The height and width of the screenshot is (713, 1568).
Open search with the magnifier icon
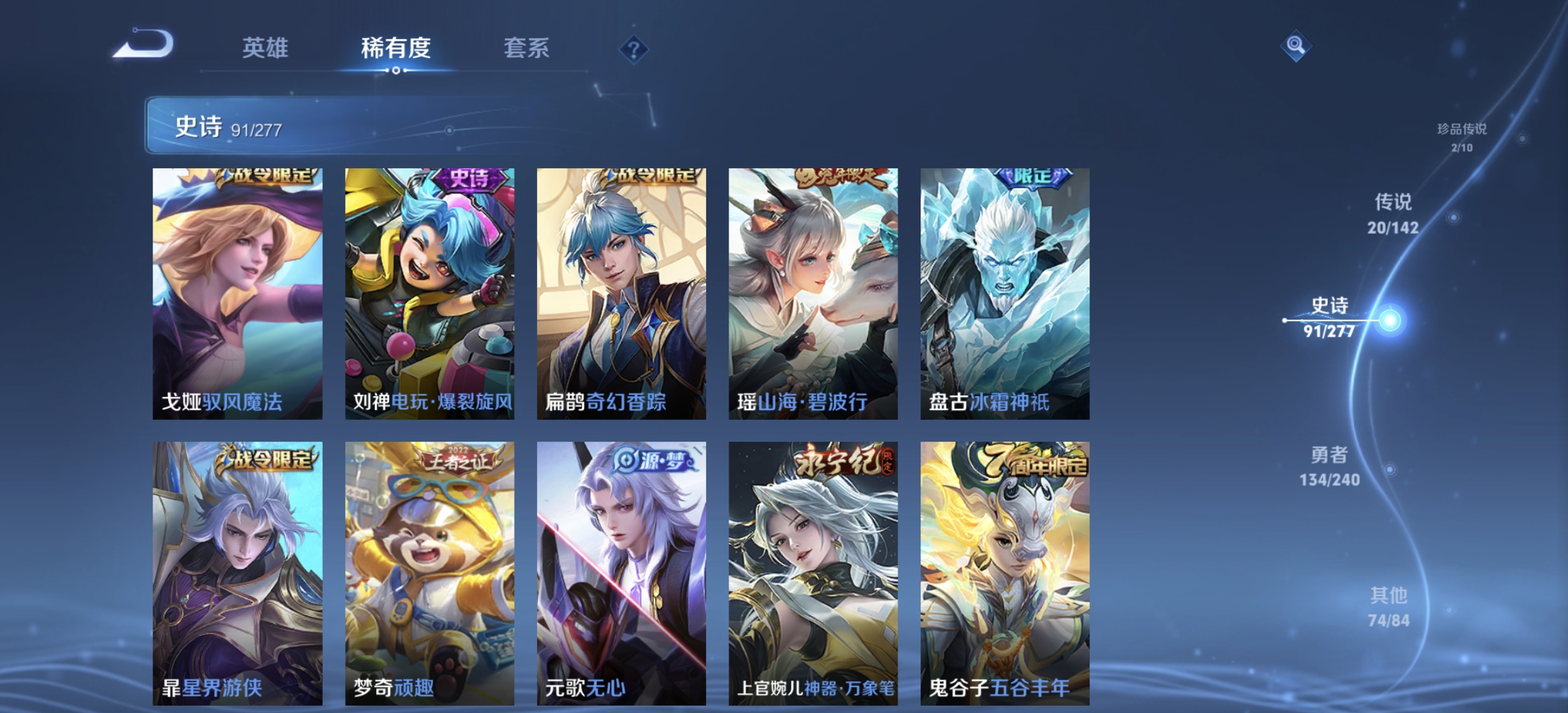point(1294,45)
